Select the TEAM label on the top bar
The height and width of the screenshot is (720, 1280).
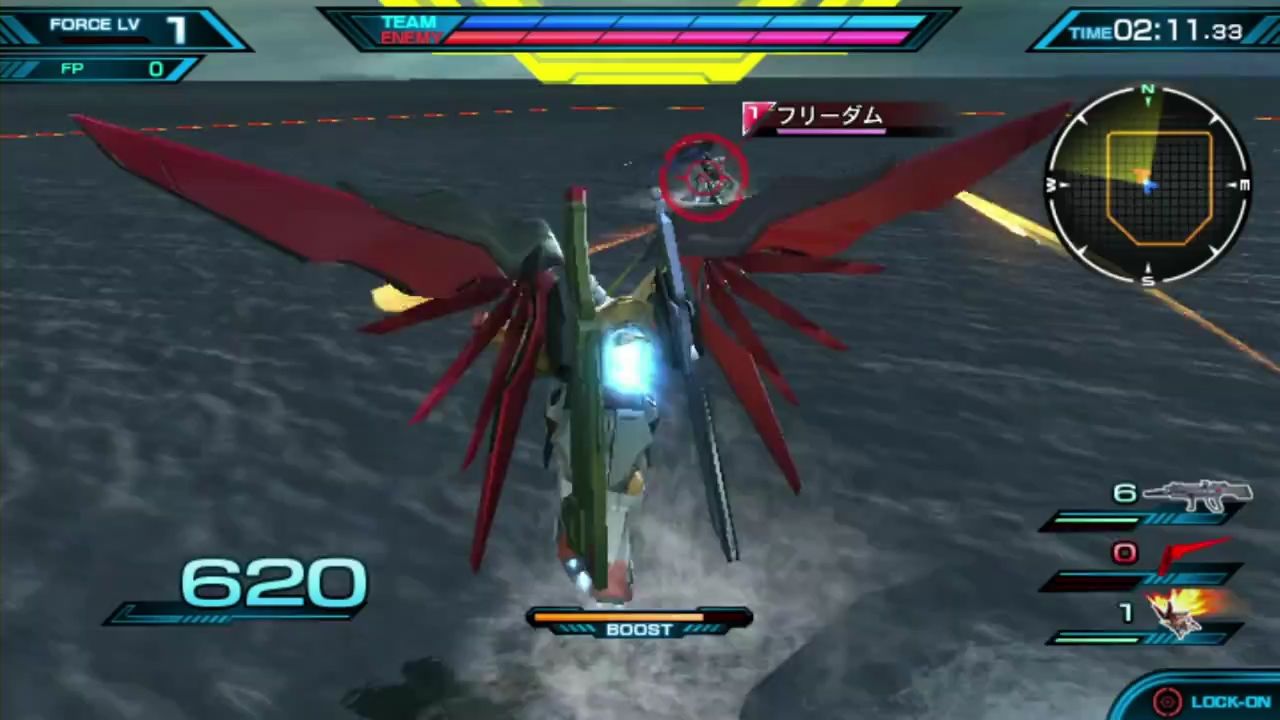[x=409, y=22]
